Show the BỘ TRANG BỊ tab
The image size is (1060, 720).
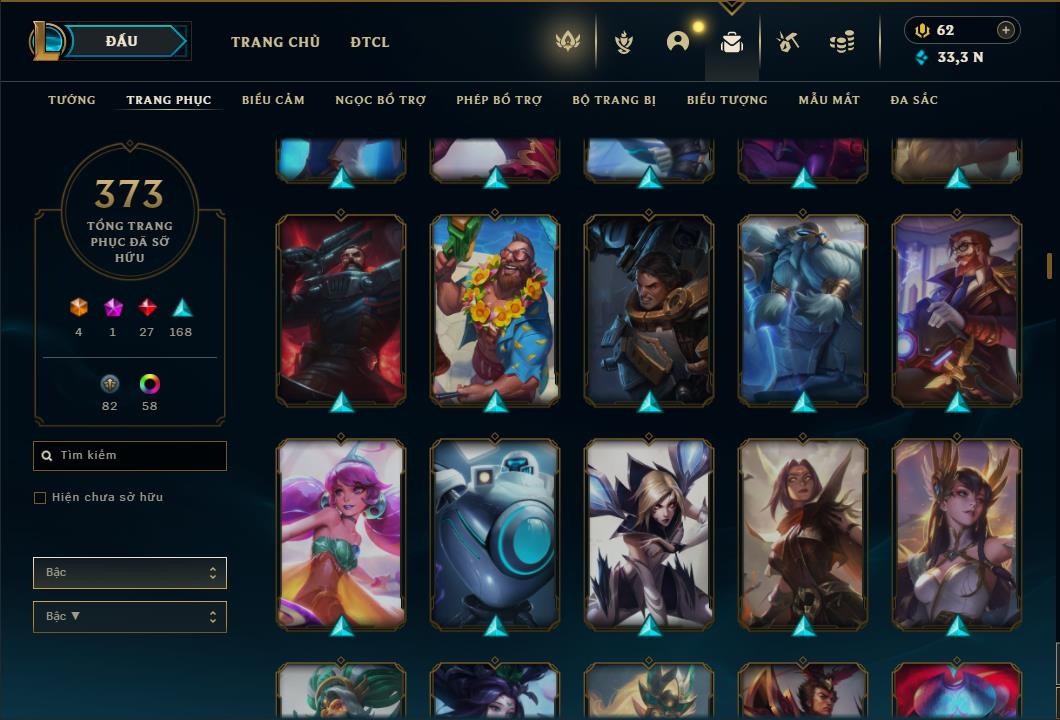614,100
